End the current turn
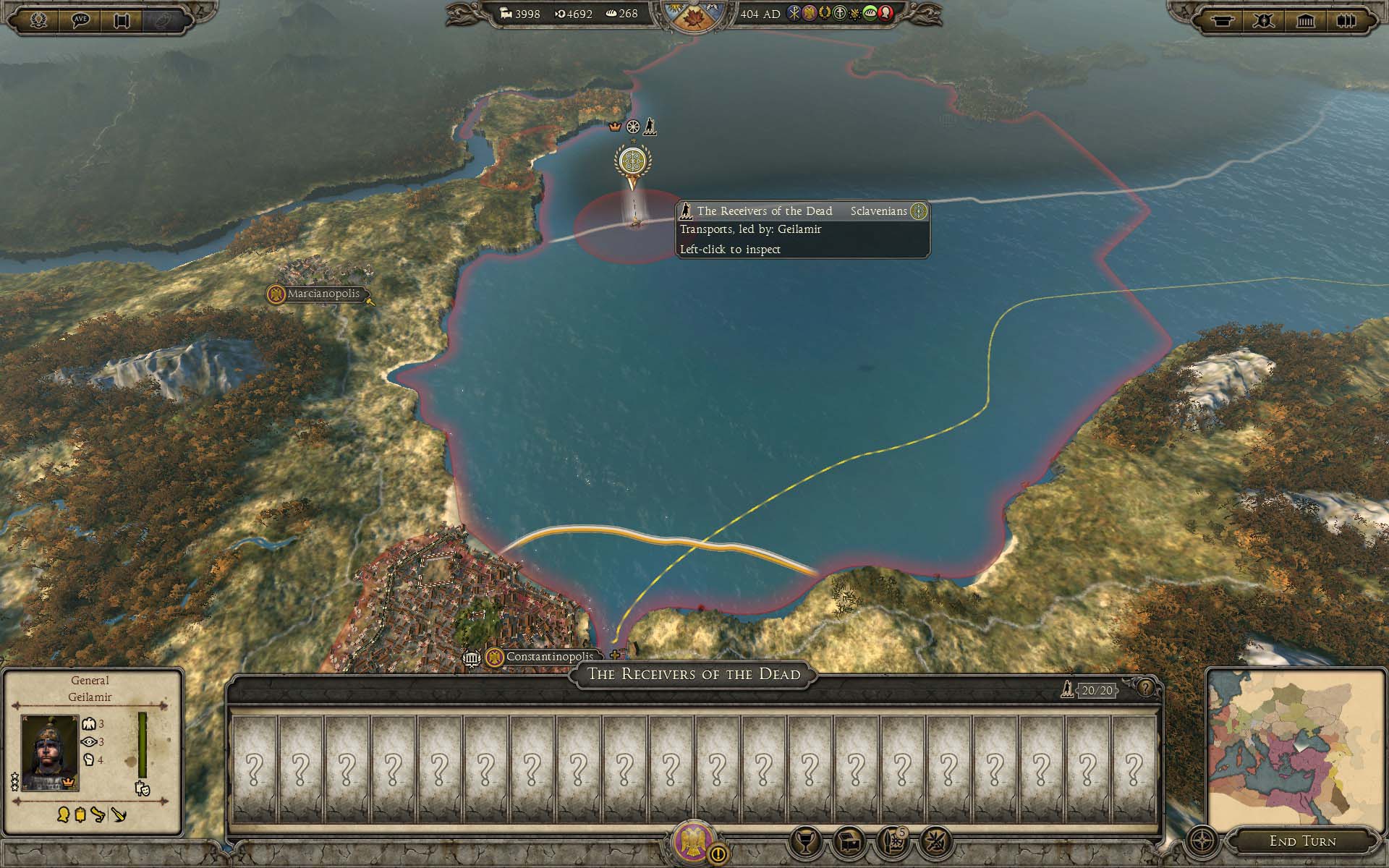The height and width of the screenshot is (868, 1389). [x=1302, y=841]
